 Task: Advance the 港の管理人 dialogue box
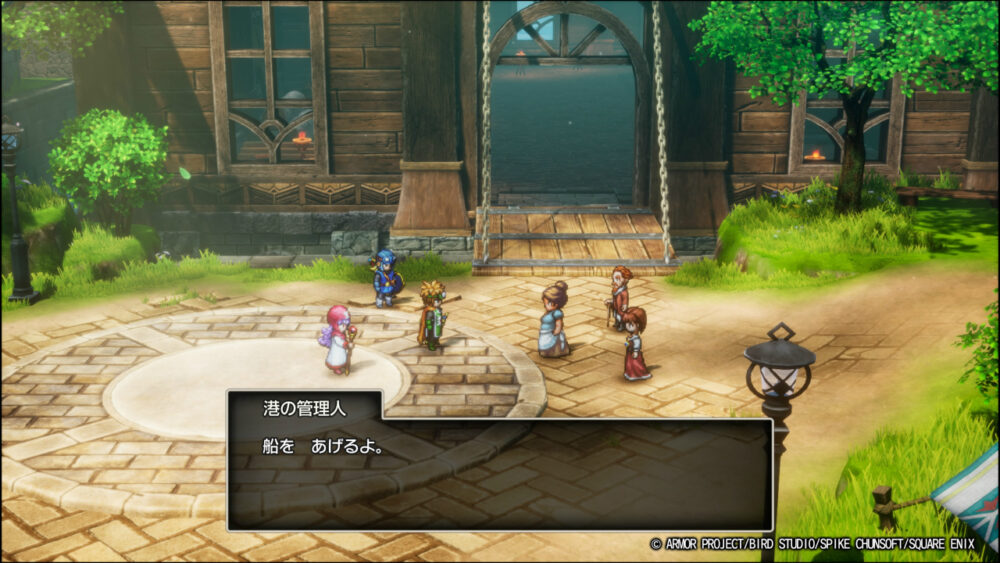[500, 472]
